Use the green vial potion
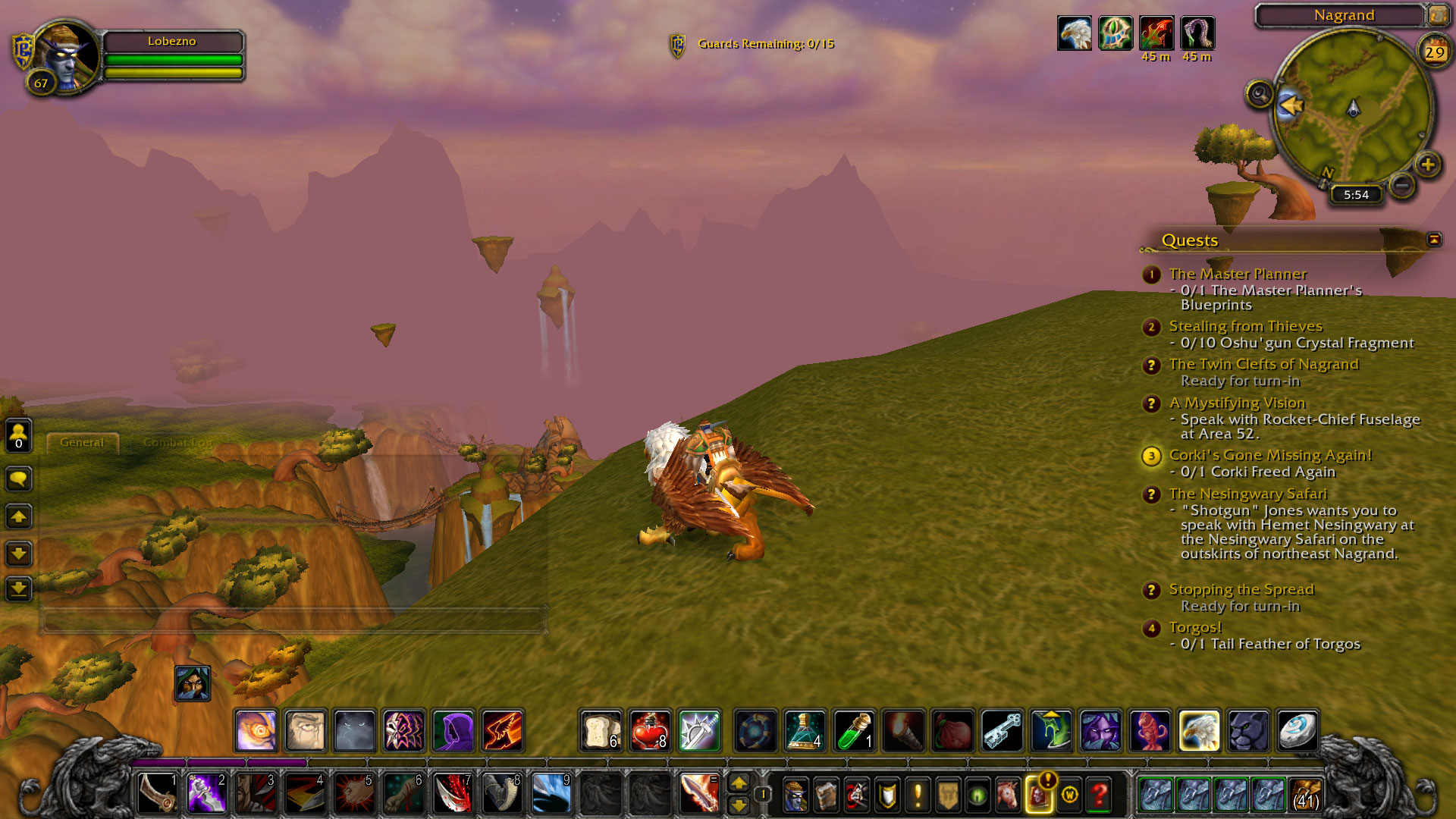The width and height of the screenshot is (1456, 819). (854, 730)
